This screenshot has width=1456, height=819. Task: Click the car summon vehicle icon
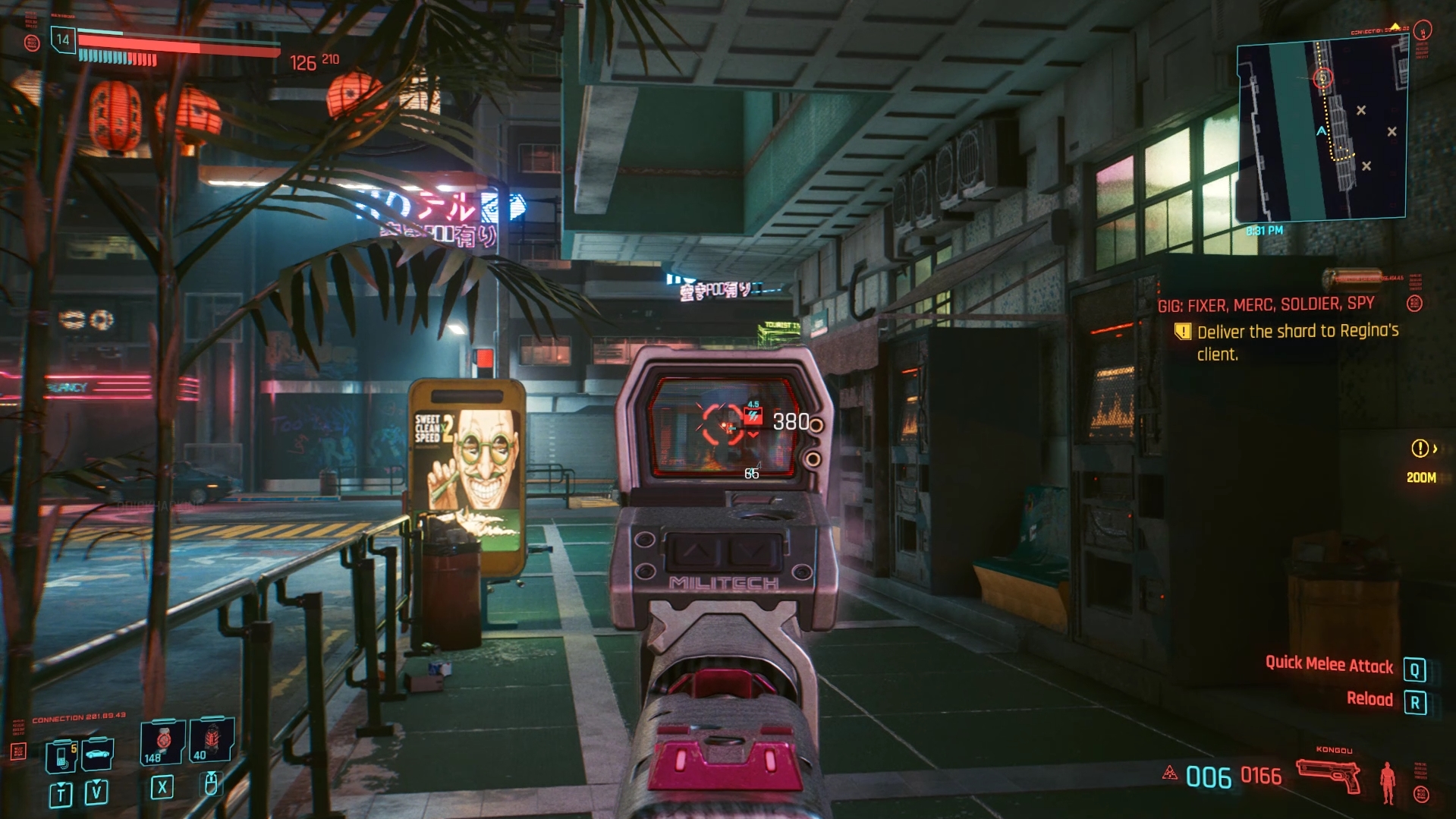[x=98, y=754]
